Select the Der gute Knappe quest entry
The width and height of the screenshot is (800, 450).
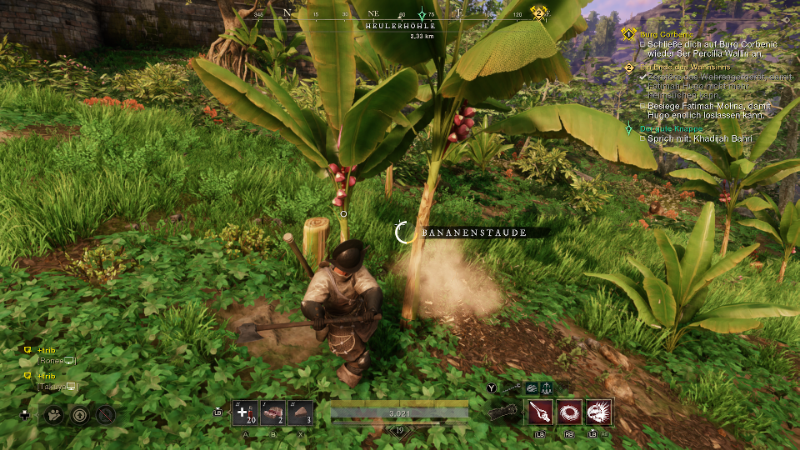pyautogui.click(x=653, y=128)
